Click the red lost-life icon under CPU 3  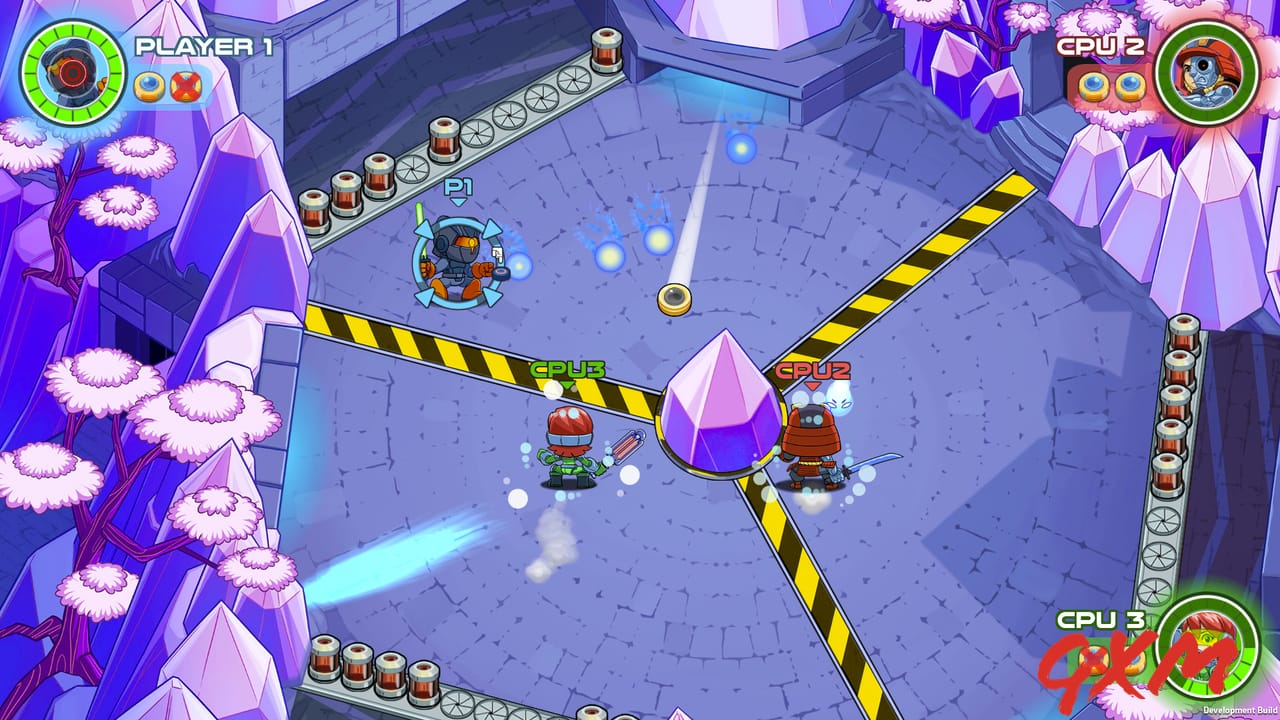point(1096,661)
